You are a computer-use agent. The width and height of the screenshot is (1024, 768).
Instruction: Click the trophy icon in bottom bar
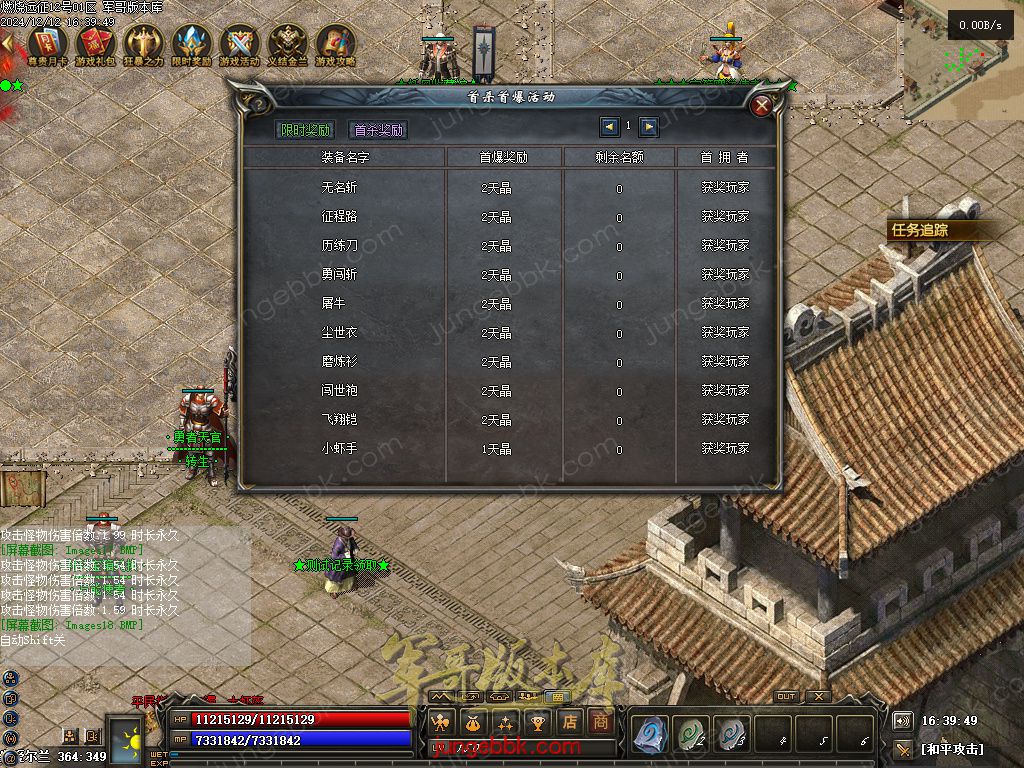point(538,720)
